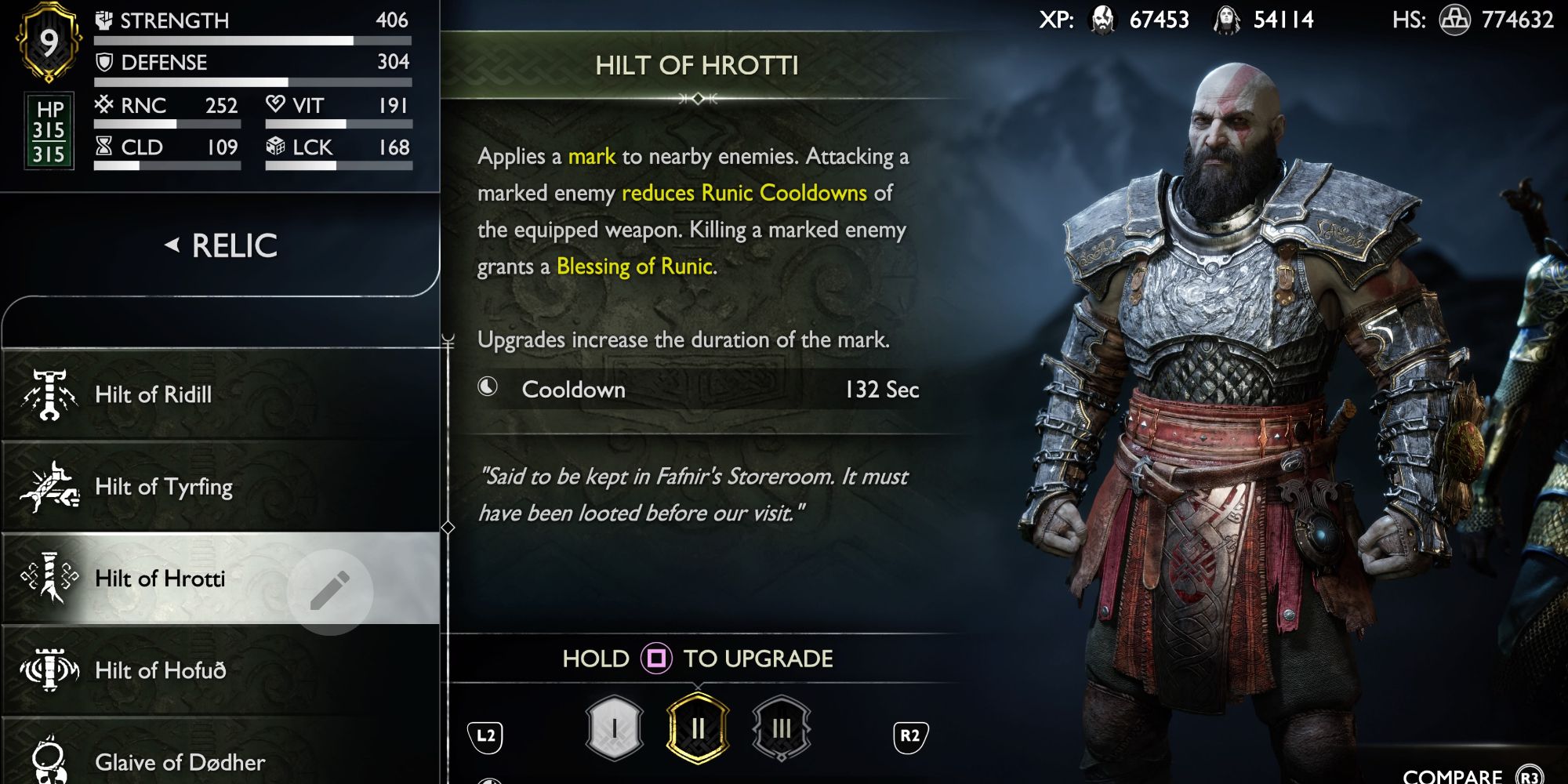
Task: Select the Hilt of Tyrfing relic icon
Action: [49, 487]
